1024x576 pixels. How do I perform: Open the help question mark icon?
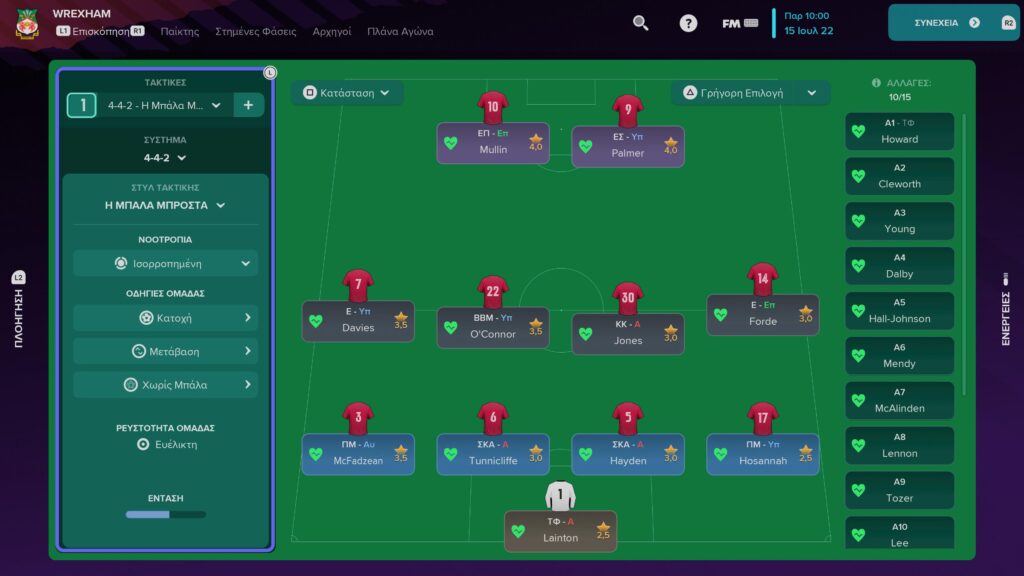click(x=688, y=23)
